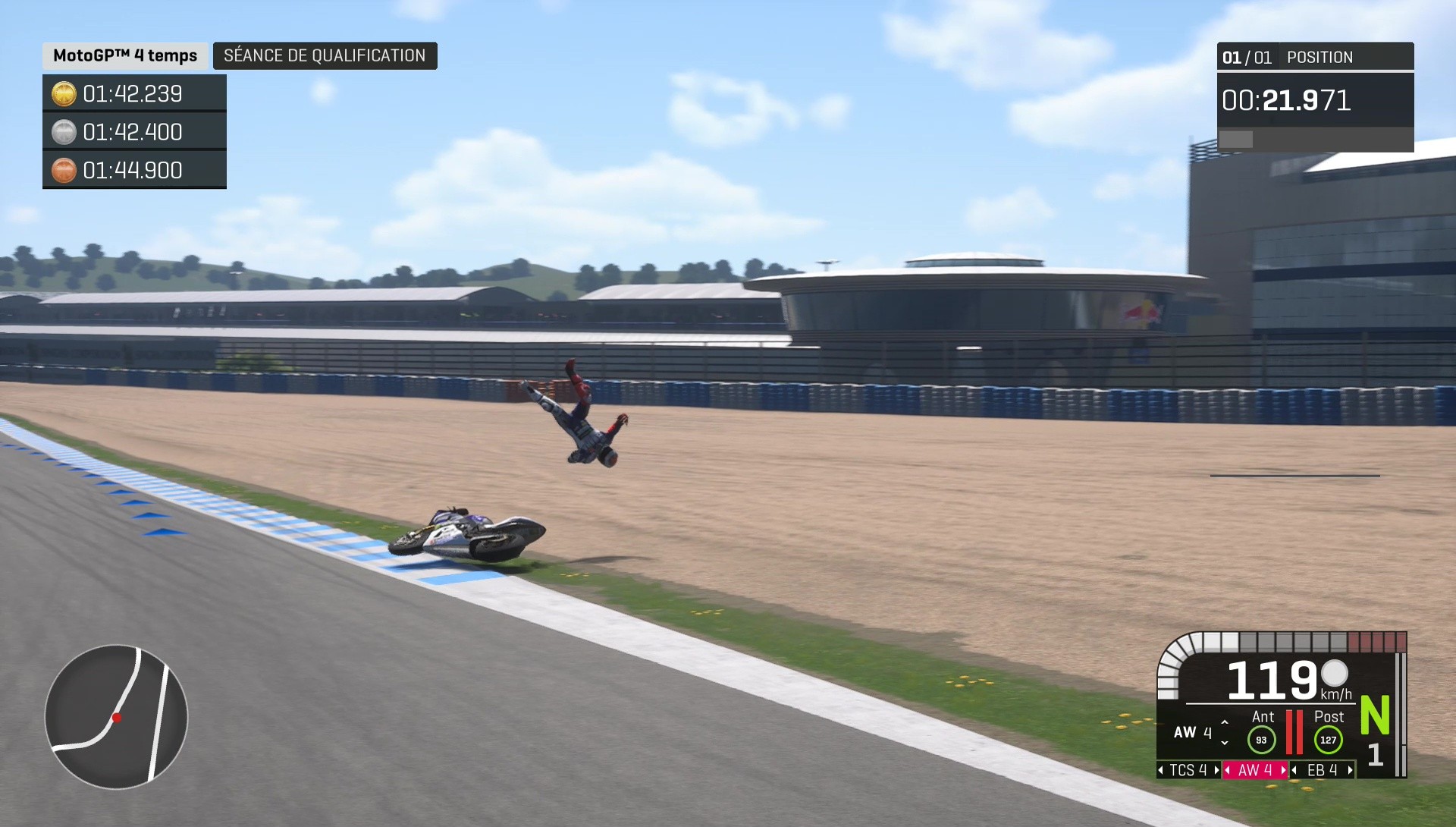The width and height of the screenshot is (1456, 827).
Task: Select the MotoGP 4 temps label
Action: coord(124,55)
